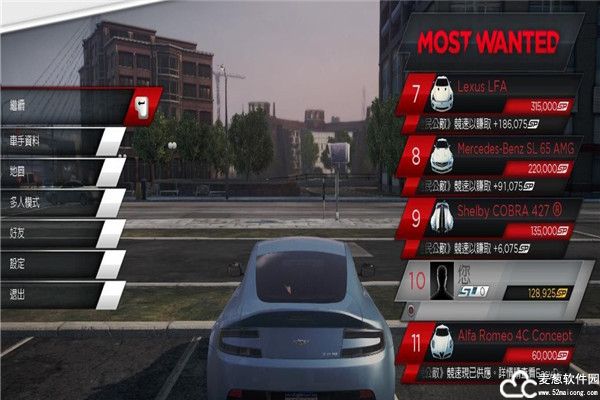Choose 多人模式 (Multiplayer) from the menu
This screenshot has height=400, width=600.
(x=60, y=203)
